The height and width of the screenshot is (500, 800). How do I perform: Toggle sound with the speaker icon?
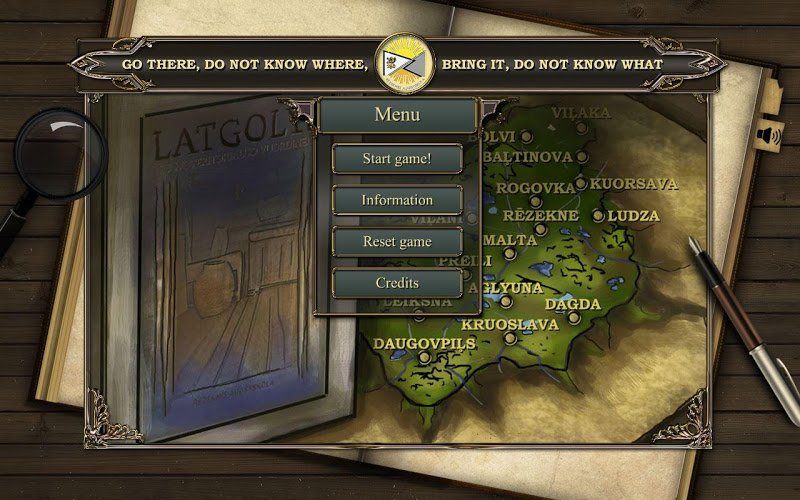tap(767, 135)
